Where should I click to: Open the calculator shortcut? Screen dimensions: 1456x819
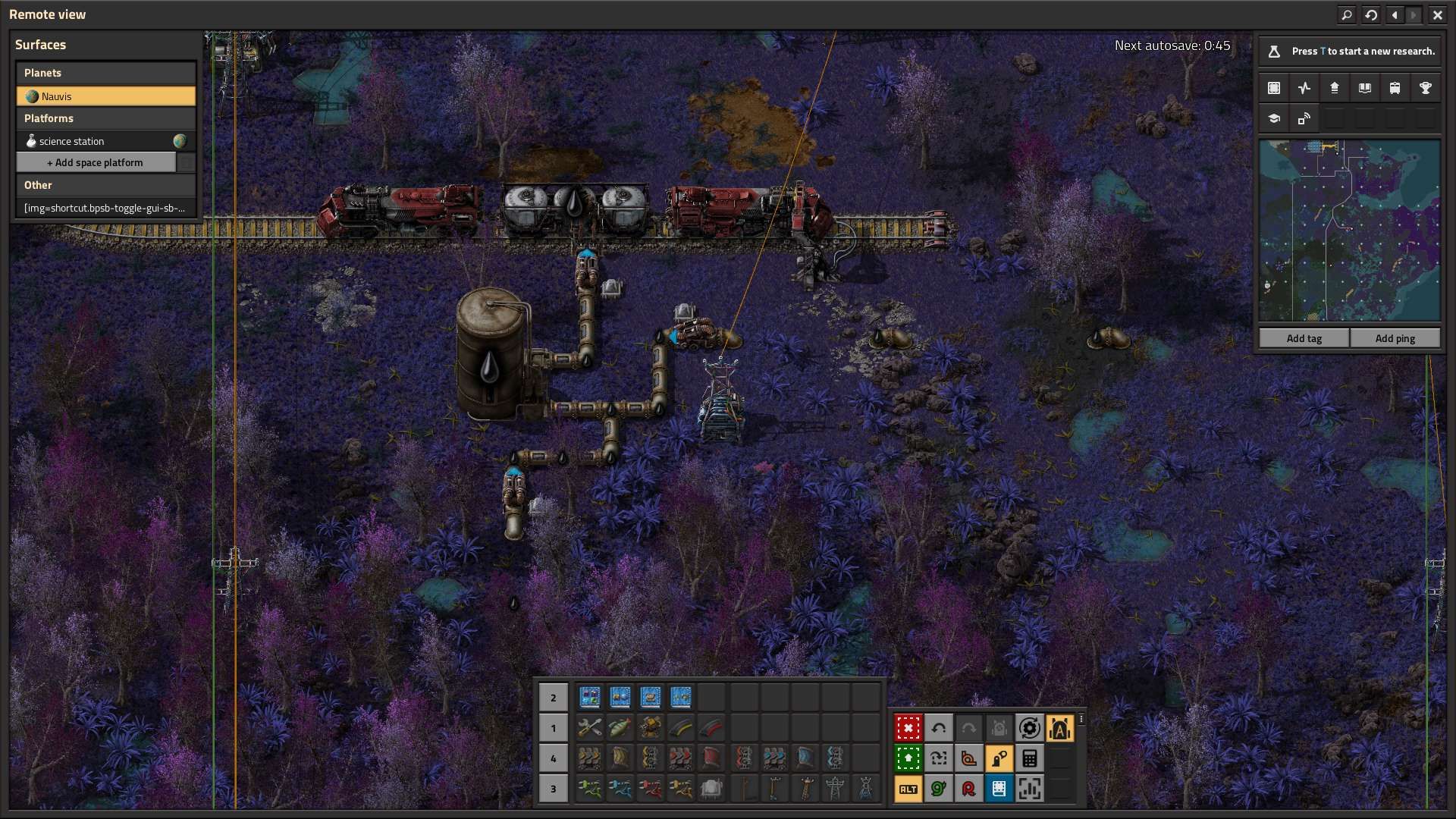click(x=1029, y=758)
